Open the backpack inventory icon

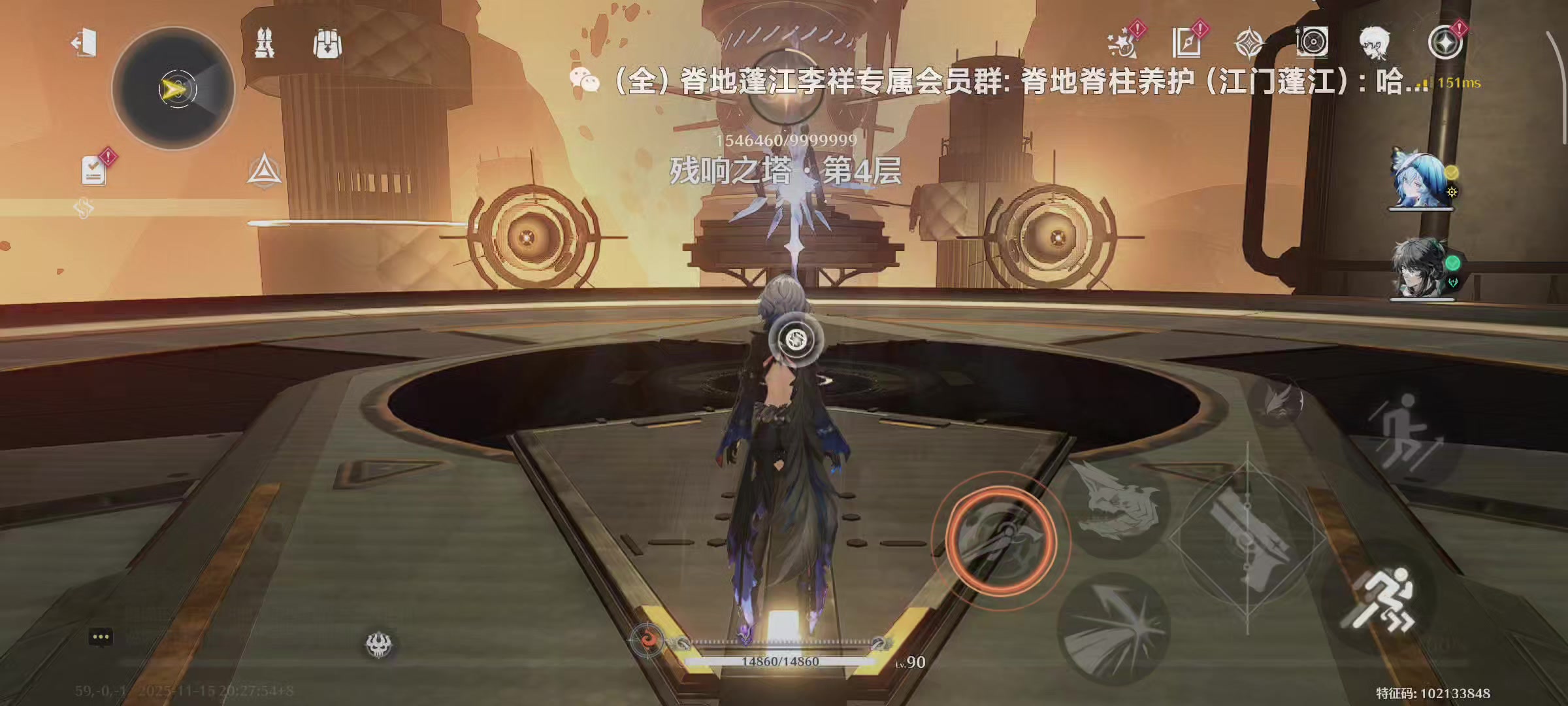[x=325, y=42]
